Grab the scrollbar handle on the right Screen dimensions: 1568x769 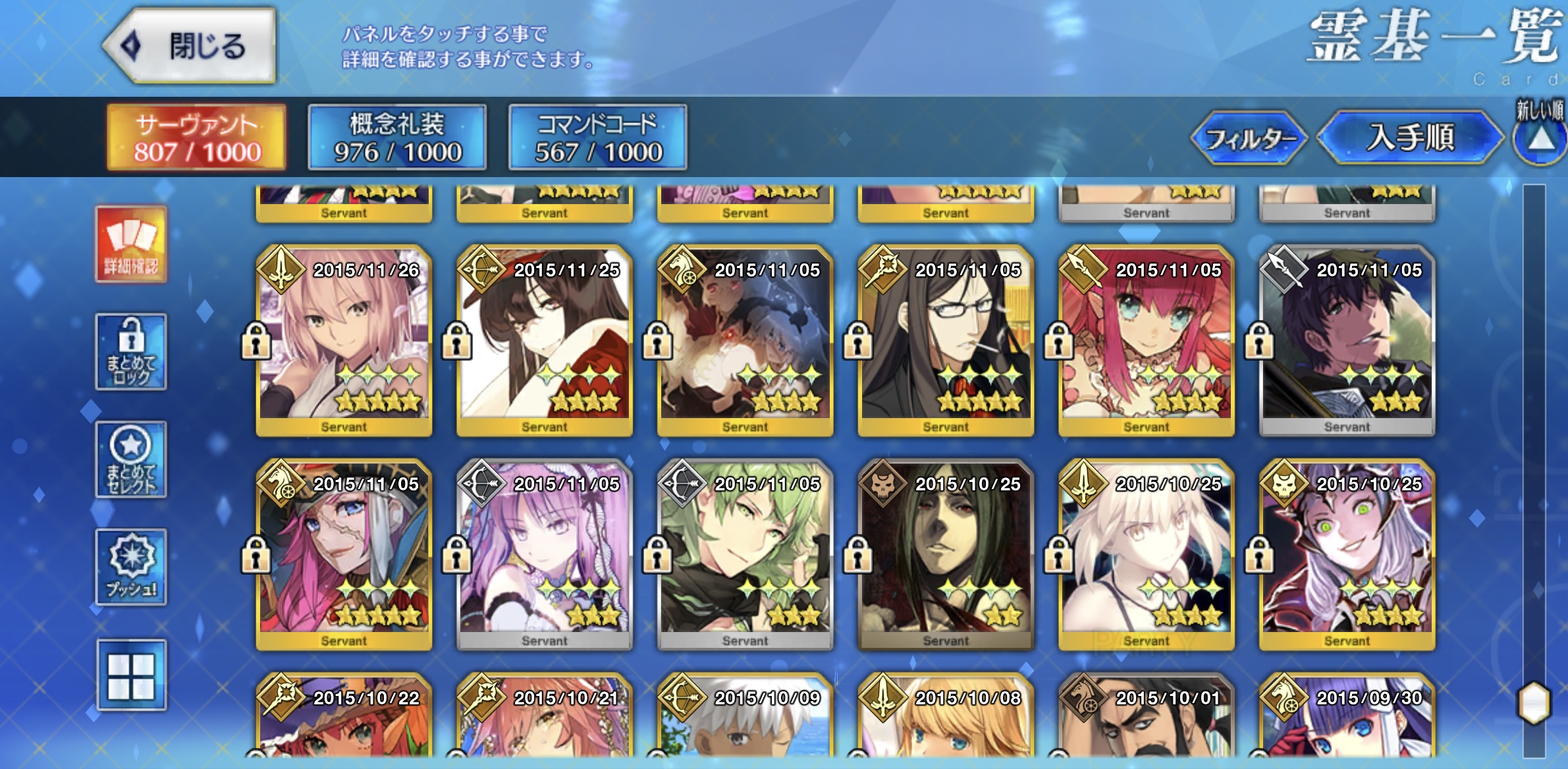(x=1534, y=703)
